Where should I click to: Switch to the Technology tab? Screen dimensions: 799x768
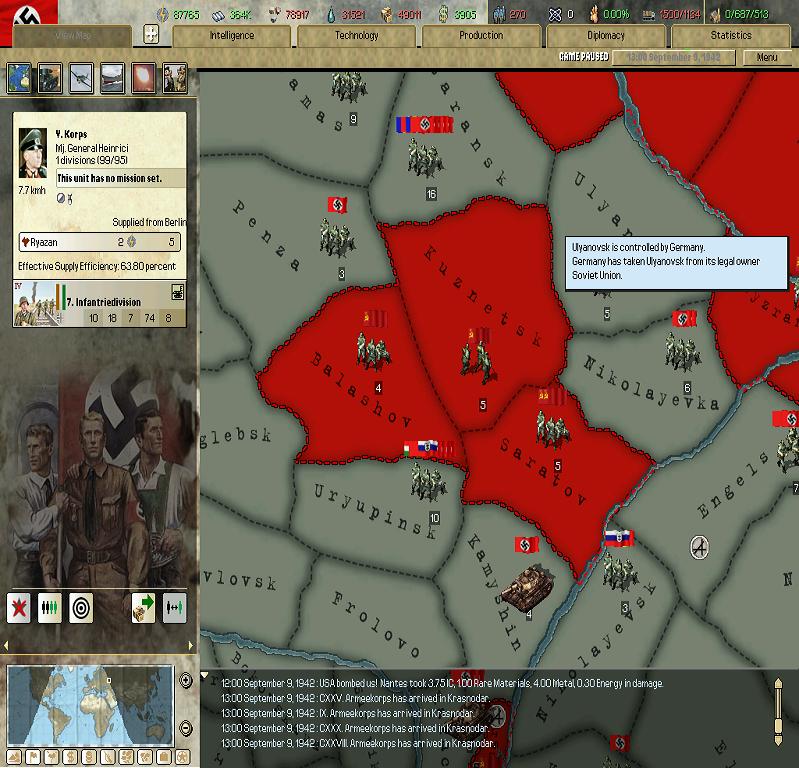(x=356, y=35)
